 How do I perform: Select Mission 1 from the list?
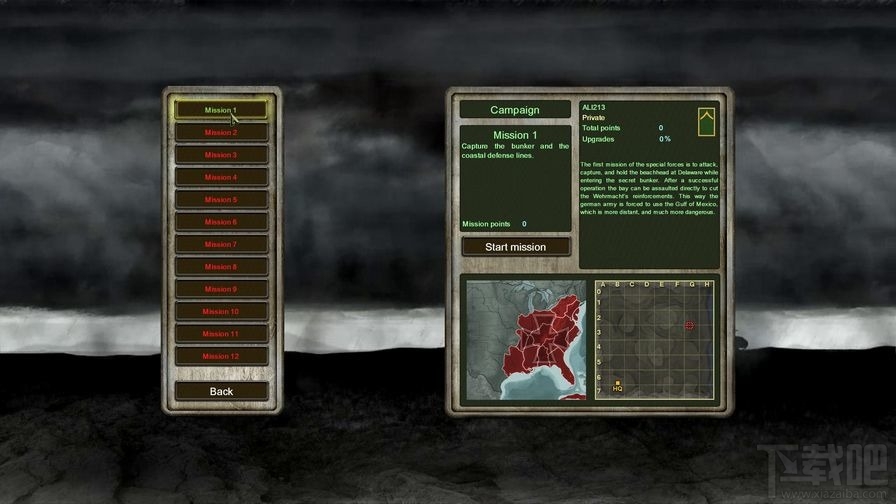[x=221, y=110]
